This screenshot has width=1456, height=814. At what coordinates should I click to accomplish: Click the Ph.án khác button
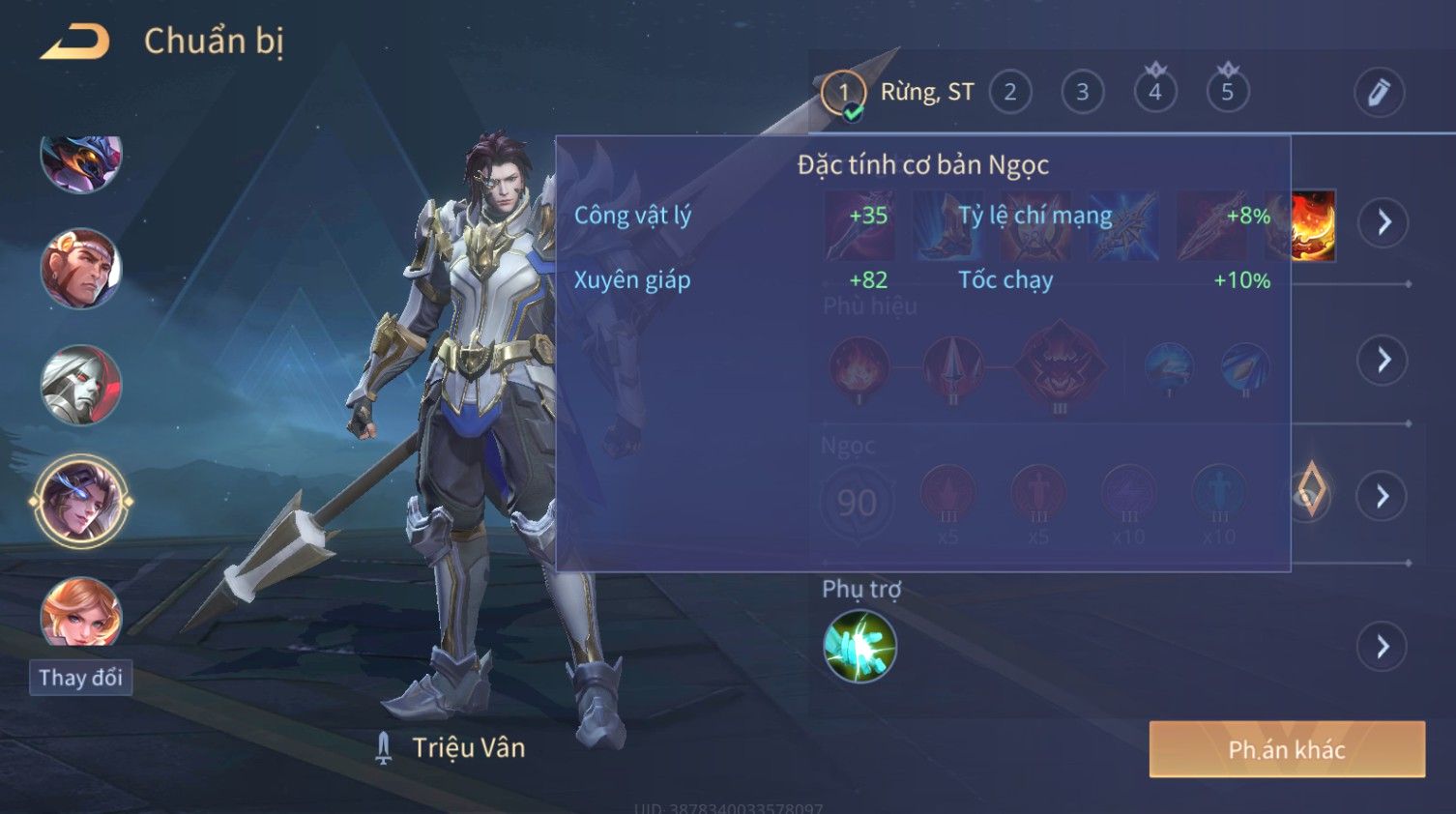pyautogui.click(x=1286, y=749)
